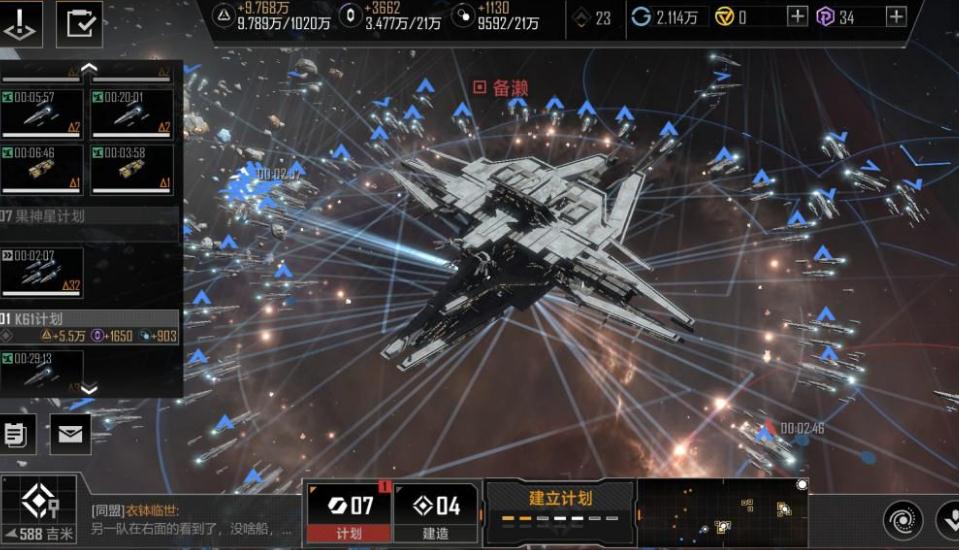Open the galaxy spiral view button
Viewport: 959px width, 550px height.
pyautogui.click(x=902, y=520)
